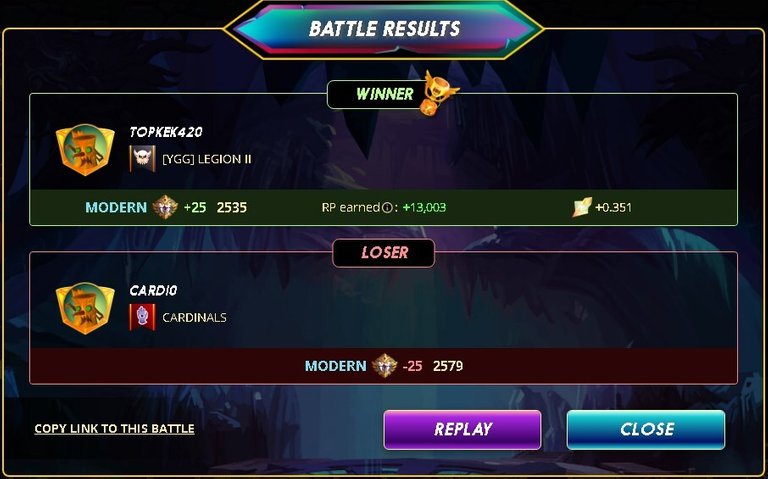Close the Battle Results window
This screenshot has height=479, width=768.
(646, 429)
